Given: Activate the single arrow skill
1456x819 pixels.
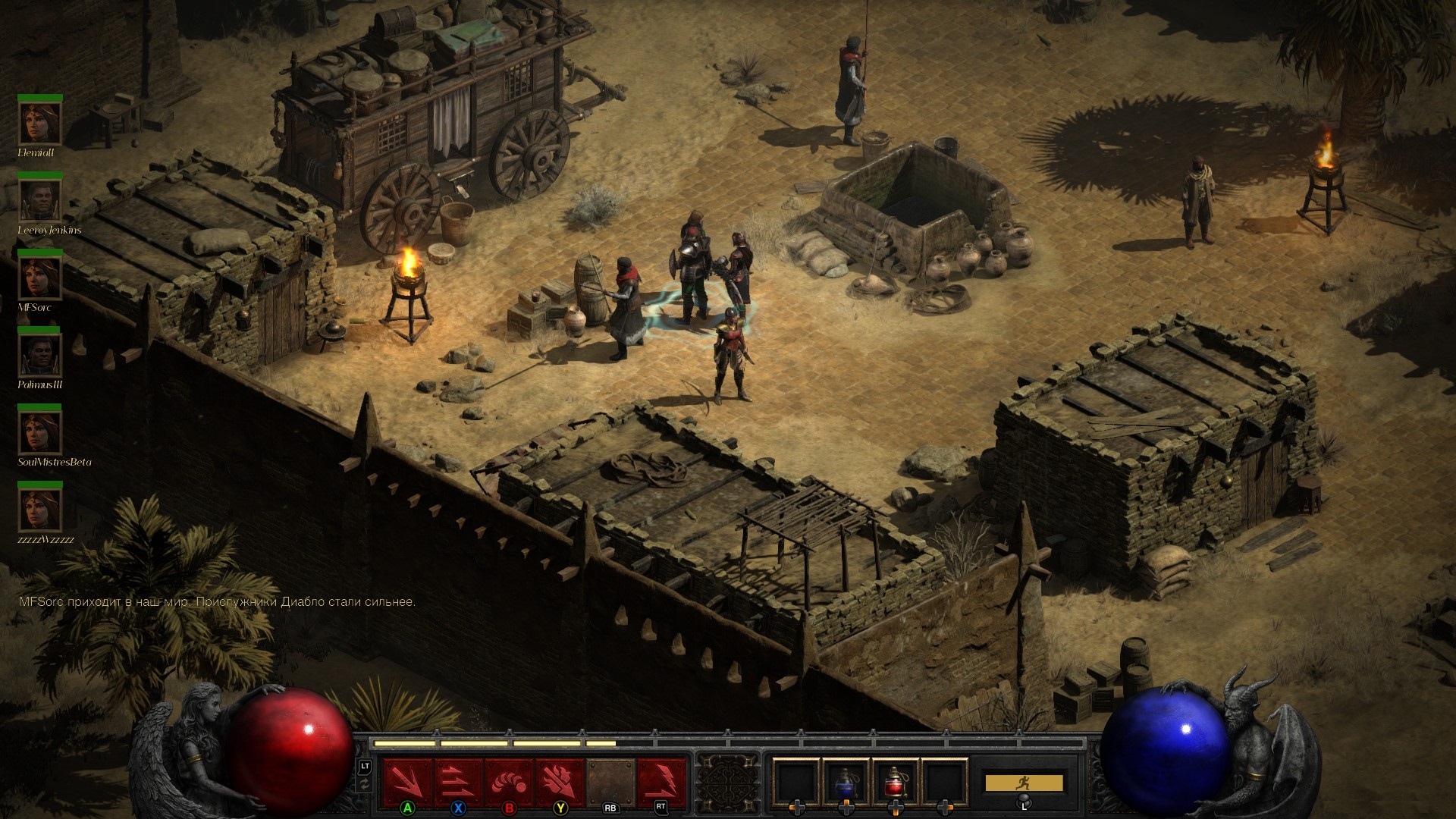Looking at the screenshot, I should pos(408,781).
